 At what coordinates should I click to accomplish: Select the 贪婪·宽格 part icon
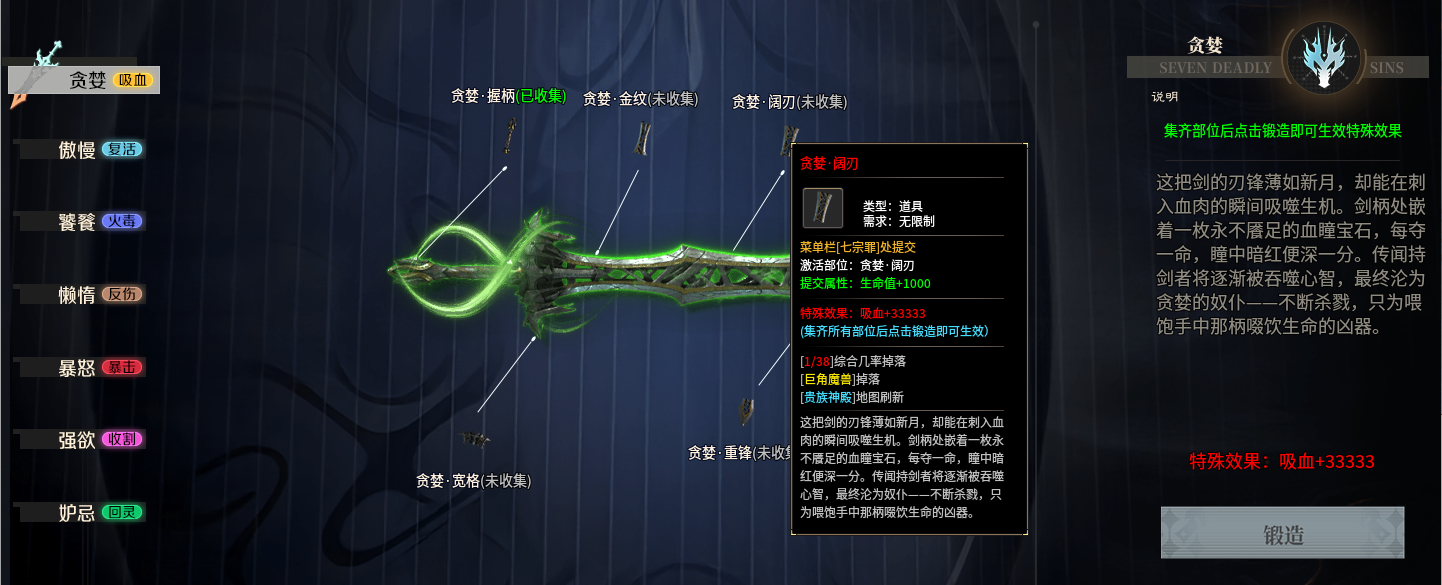click(475, 438)
